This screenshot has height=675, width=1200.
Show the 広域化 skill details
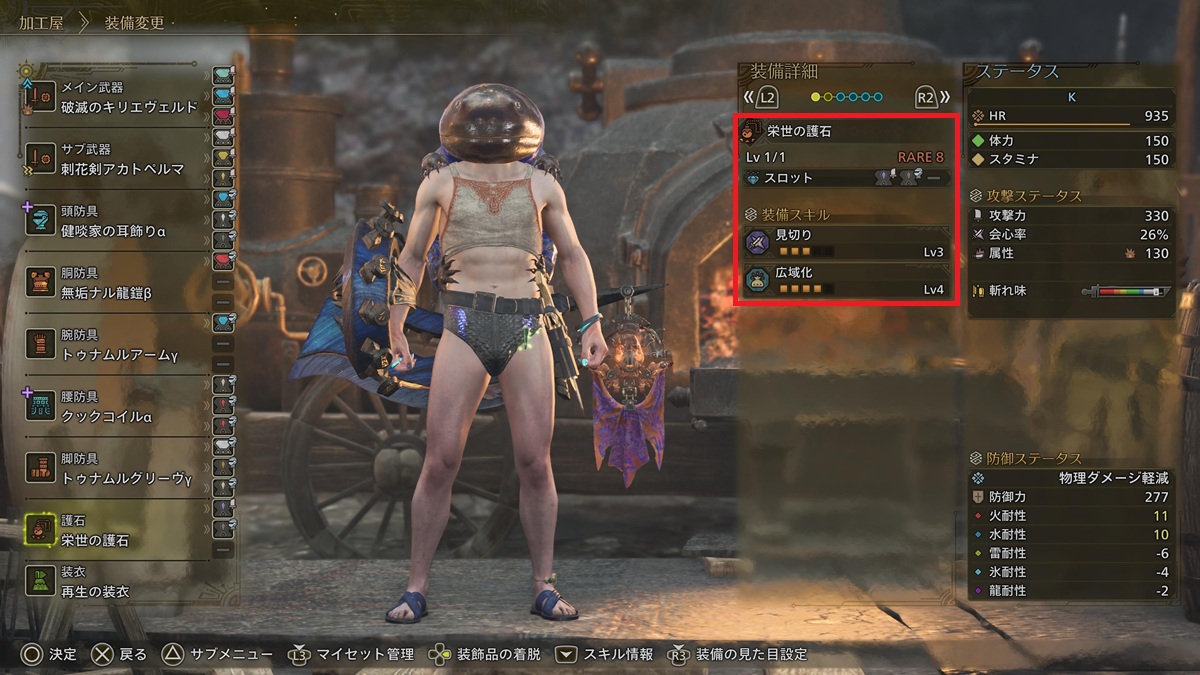845,280
